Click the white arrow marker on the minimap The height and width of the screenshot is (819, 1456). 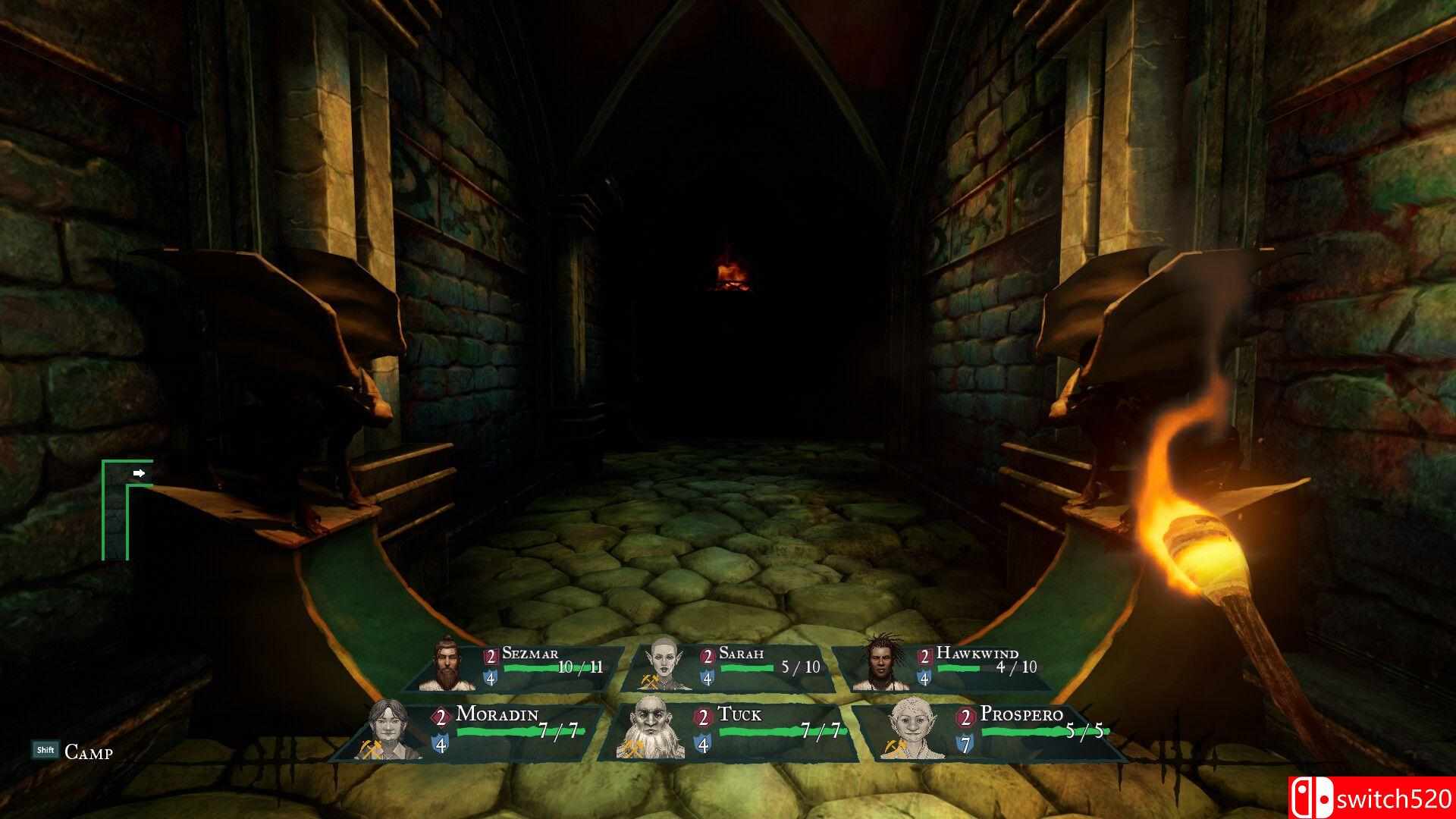pos(139,472)
